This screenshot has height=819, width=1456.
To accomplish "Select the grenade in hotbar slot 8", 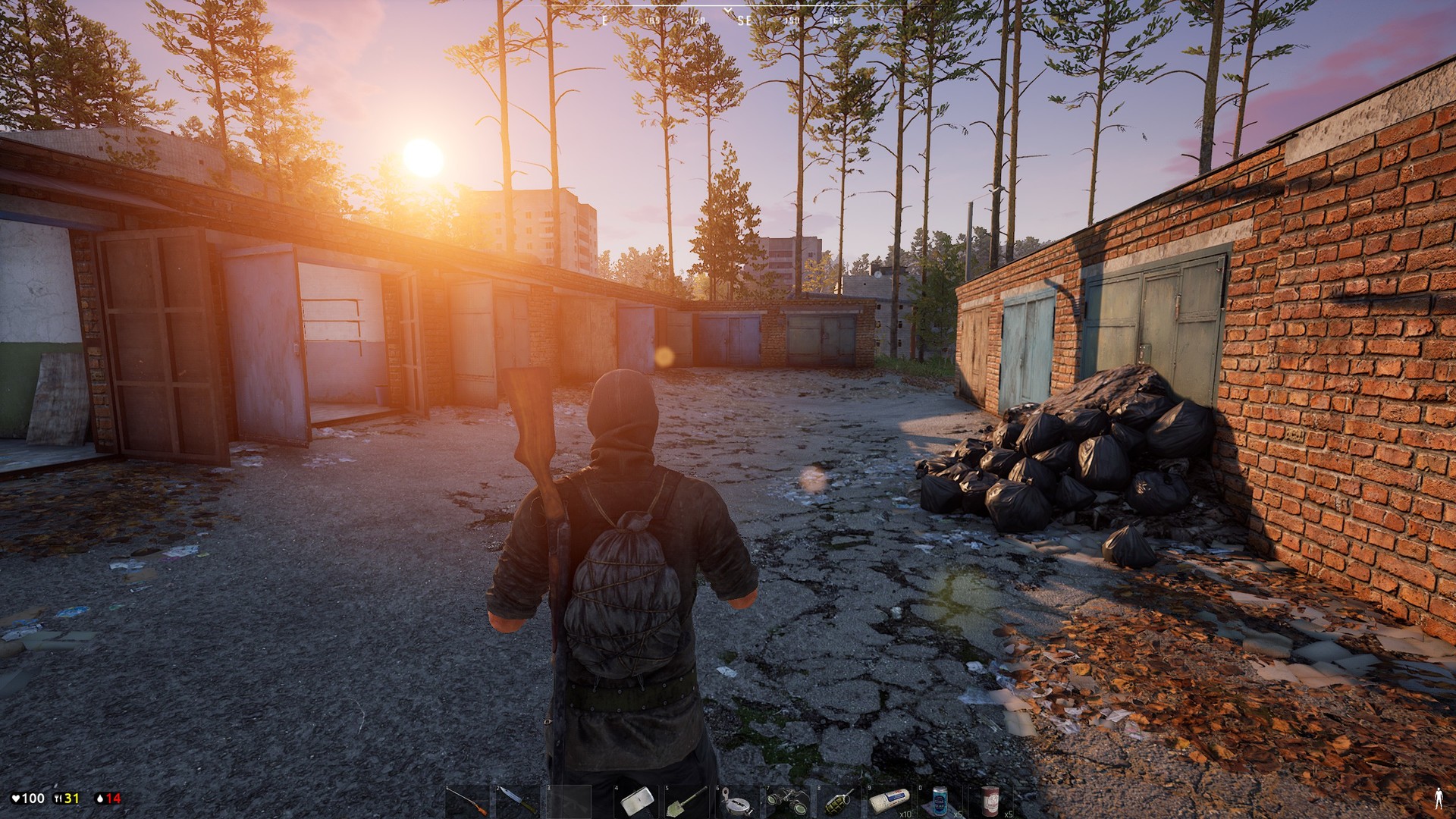I will pos(838,800).
